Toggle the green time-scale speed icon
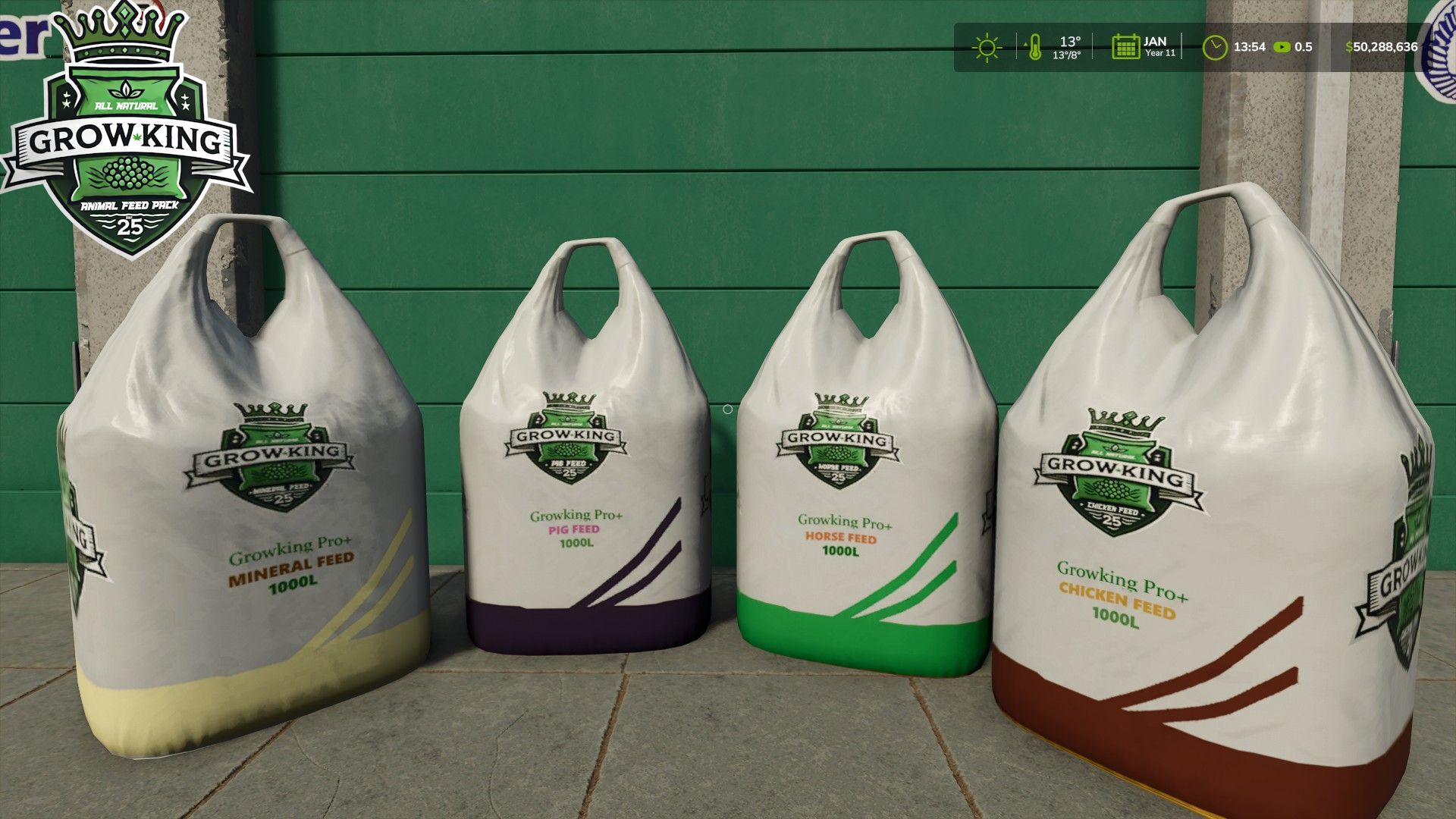The width and height of the screenshot is (1456, 819). pos(1282,47)
